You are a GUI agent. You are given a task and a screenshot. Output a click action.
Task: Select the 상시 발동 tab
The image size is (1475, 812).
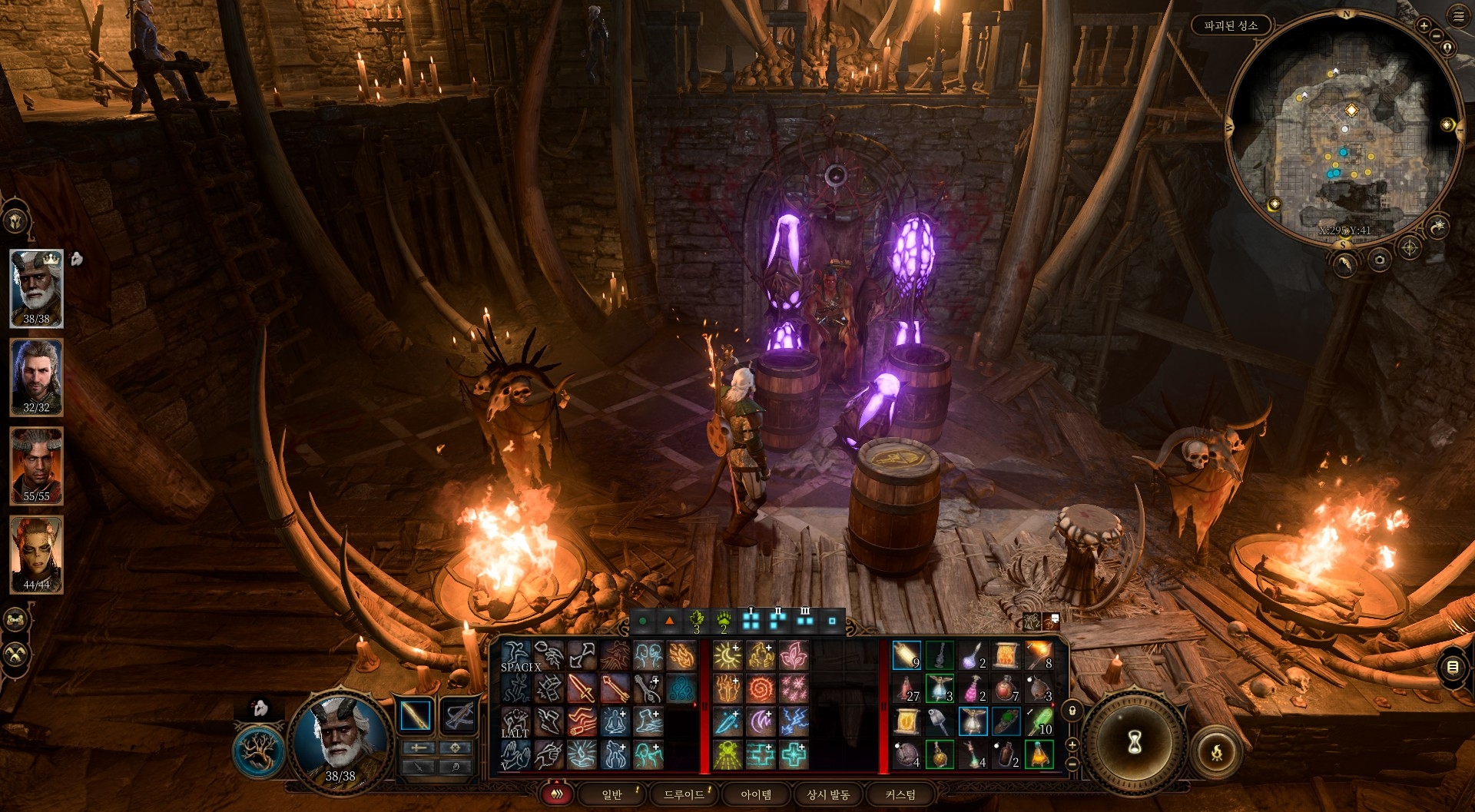(x=827, y=794)
